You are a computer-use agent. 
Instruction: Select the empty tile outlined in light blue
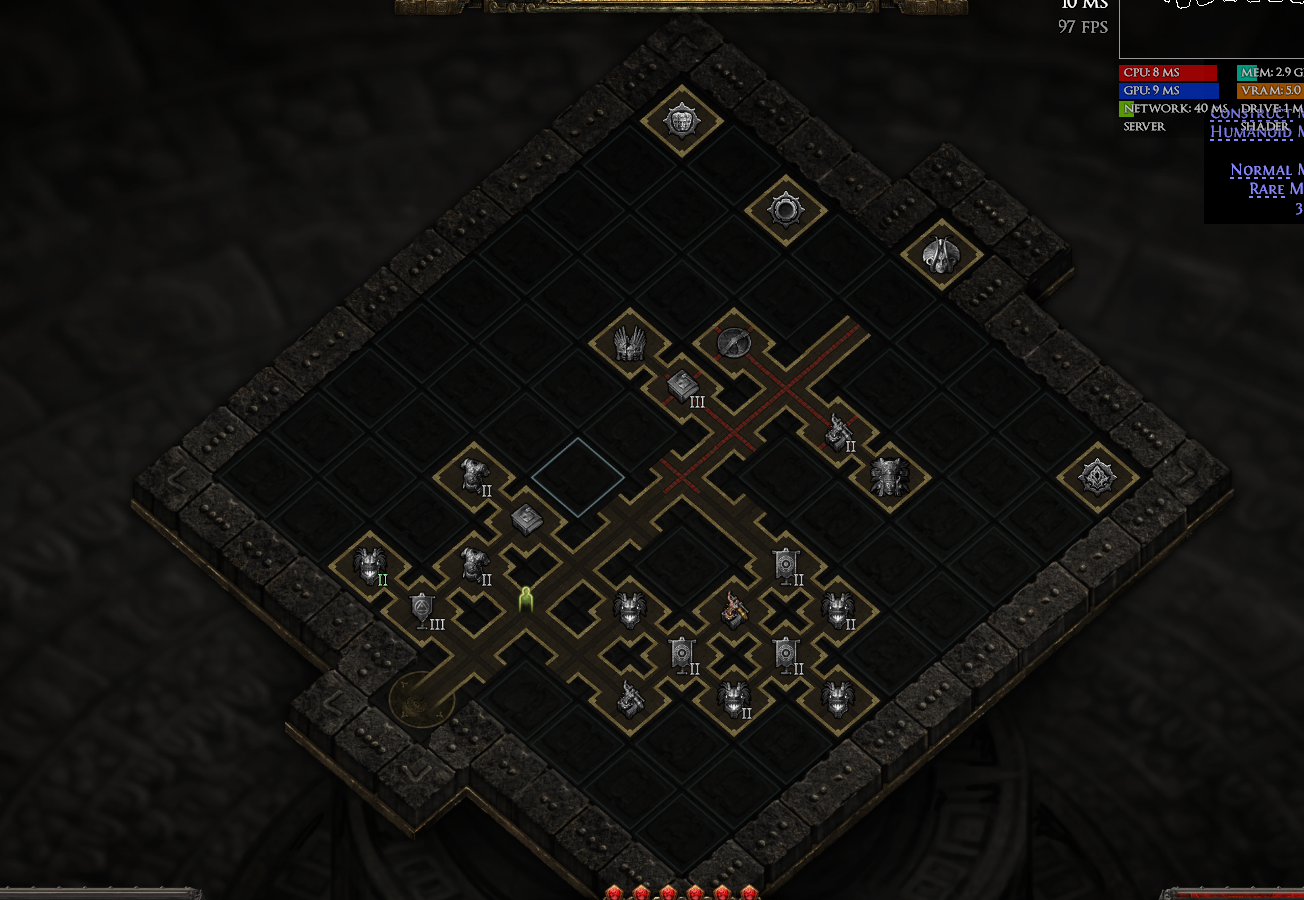pos(578,477)
